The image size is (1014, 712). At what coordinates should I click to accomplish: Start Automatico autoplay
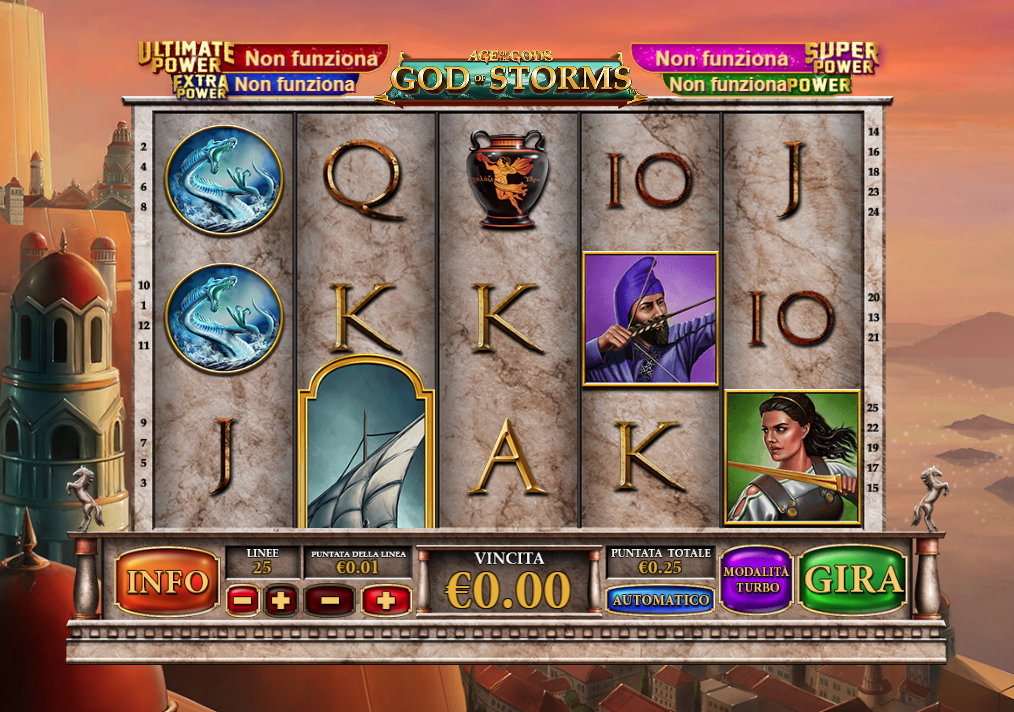click(x=659, y=600)
